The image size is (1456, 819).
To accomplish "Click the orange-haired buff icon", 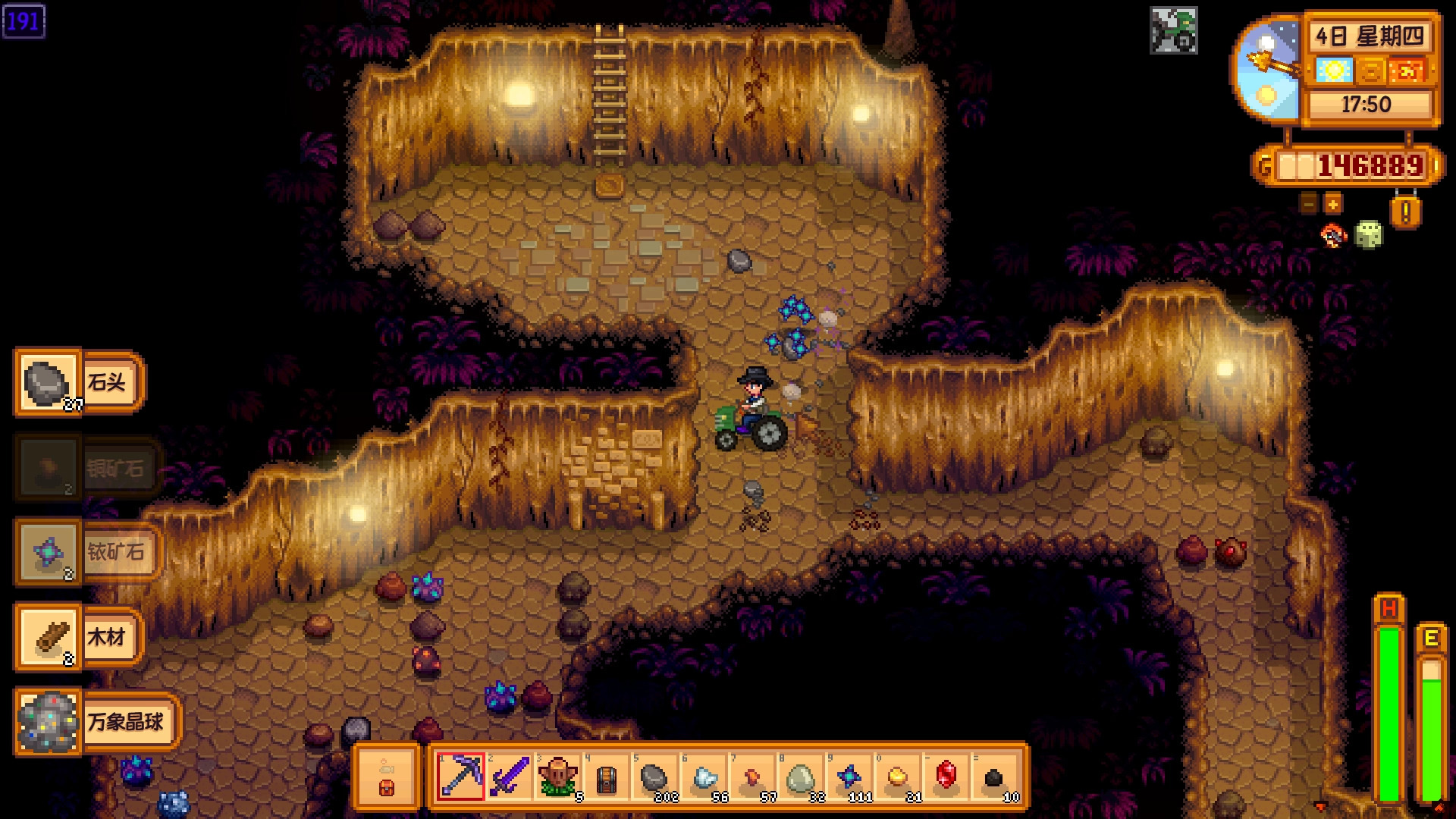I will [1333, 235].
